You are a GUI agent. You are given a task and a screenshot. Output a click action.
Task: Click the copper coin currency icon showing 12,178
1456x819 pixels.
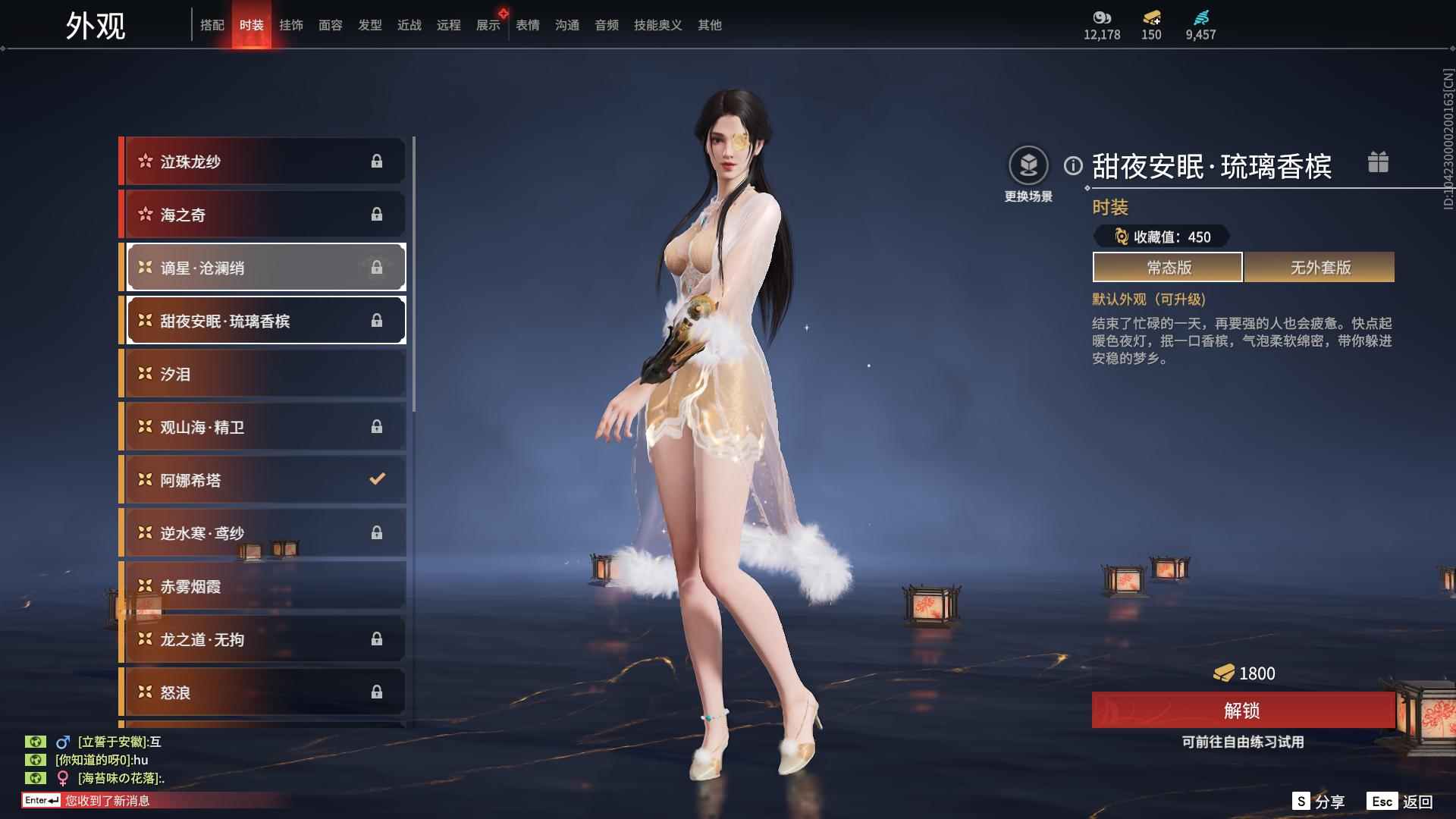(x=1100, y=17)
